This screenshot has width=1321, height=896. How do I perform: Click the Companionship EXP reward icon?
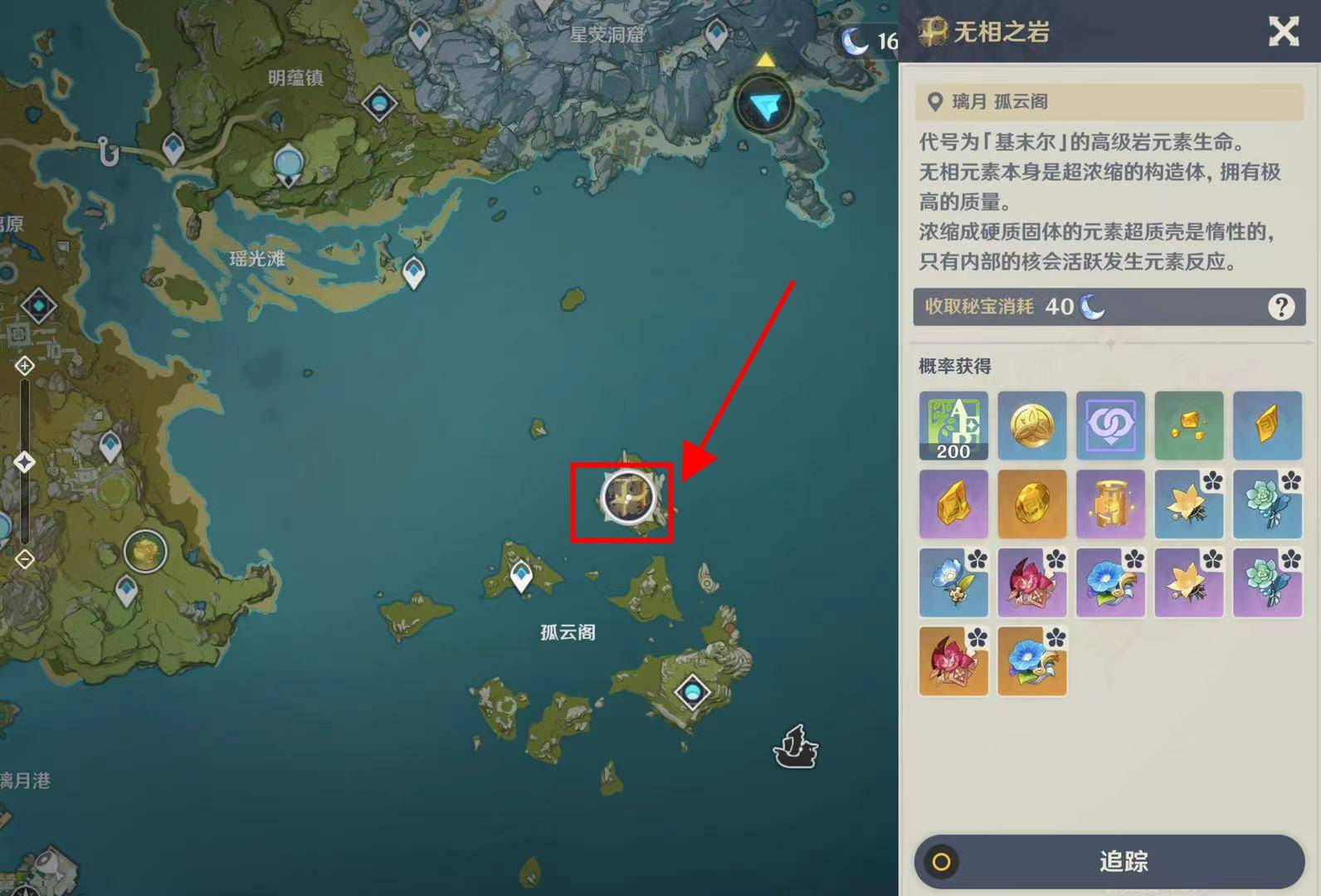pos(1110,426)
